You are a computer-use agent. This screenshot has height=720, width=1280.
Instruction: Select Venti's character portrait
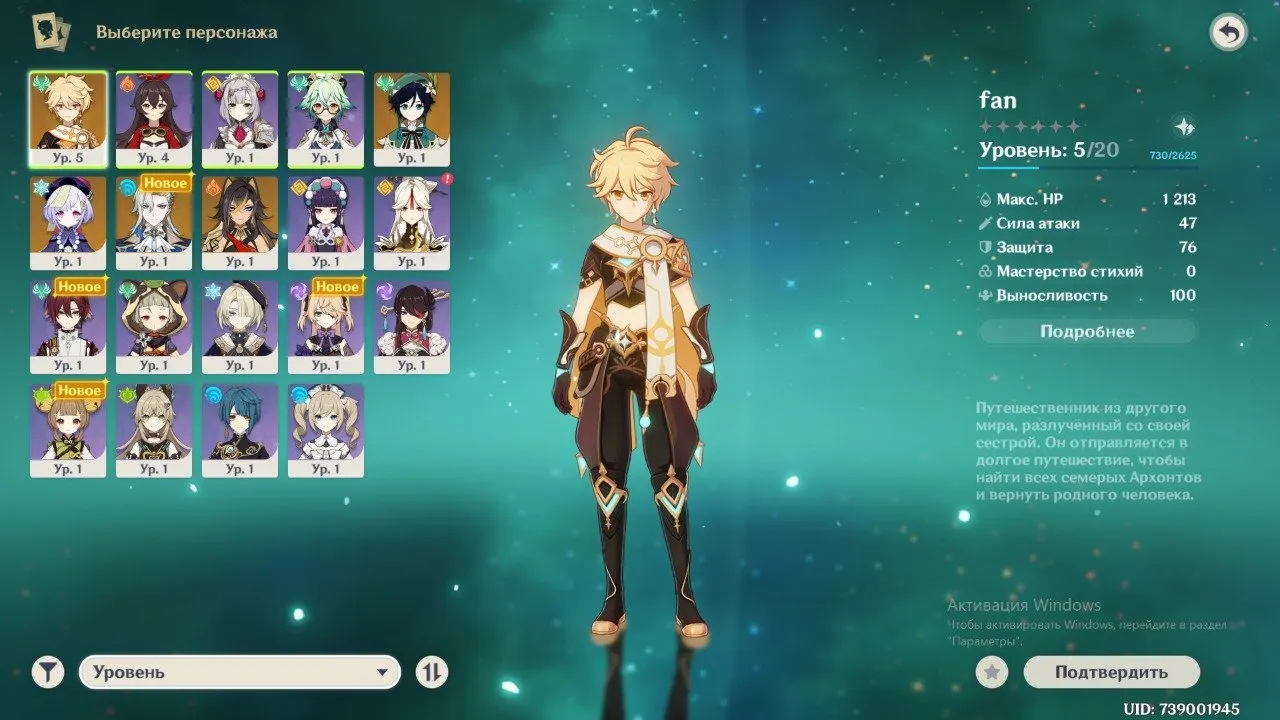(411, 110)
